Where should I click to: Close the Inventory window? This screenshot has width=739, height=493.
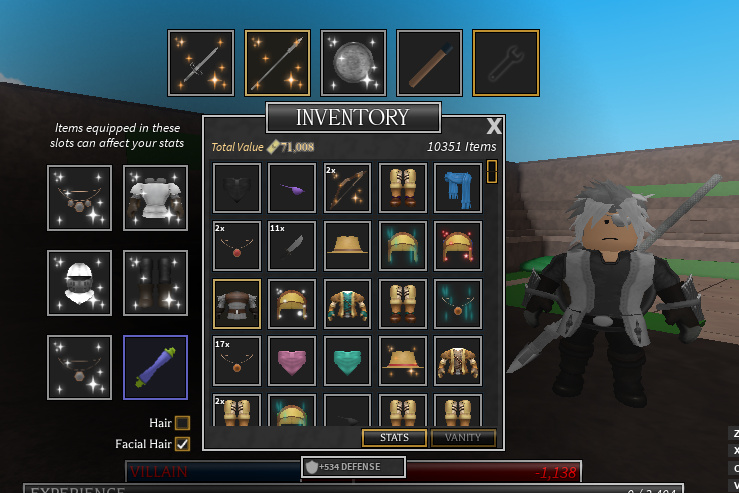coord(493,126)
